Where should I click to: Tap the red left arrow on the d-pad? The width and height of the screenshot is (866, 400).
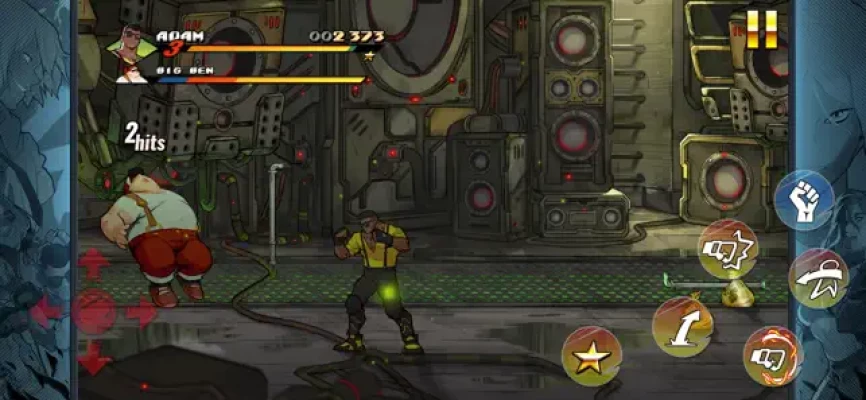pyautogui.click(x=46, y=312)
